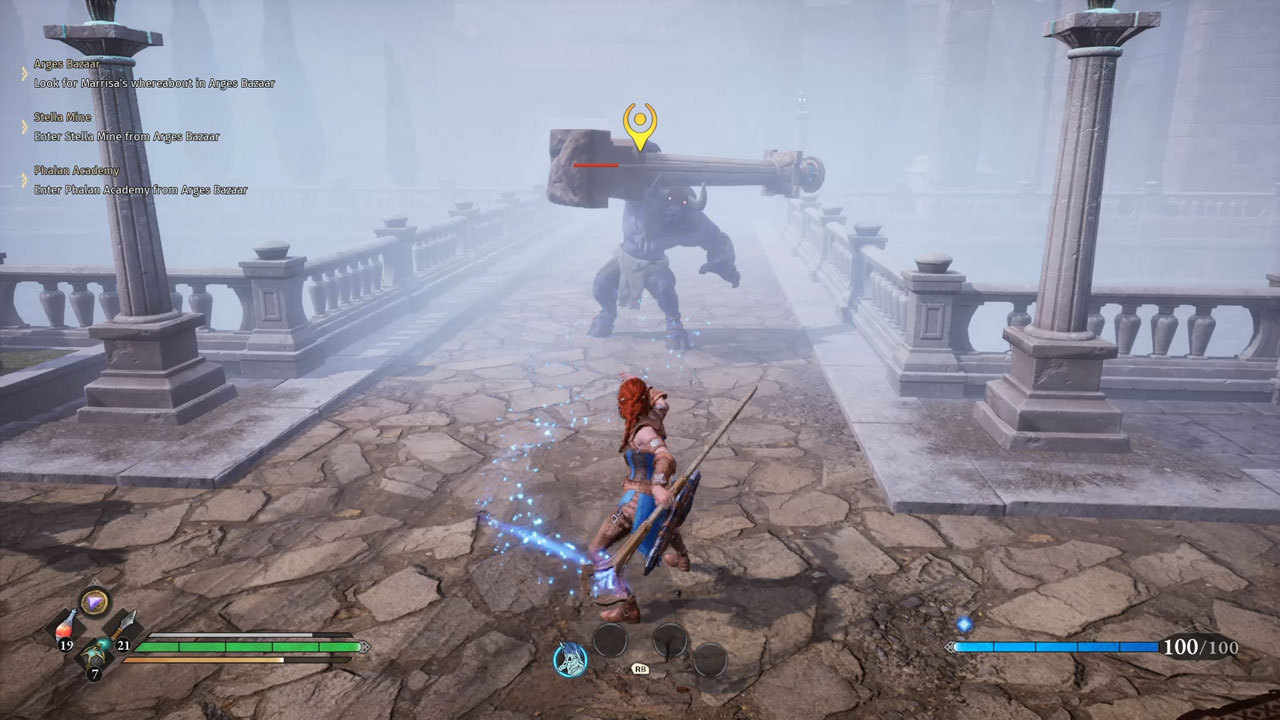1280x720 pixels.
Task: Select the purple crystal compass item
Action: tap(95, 601)
